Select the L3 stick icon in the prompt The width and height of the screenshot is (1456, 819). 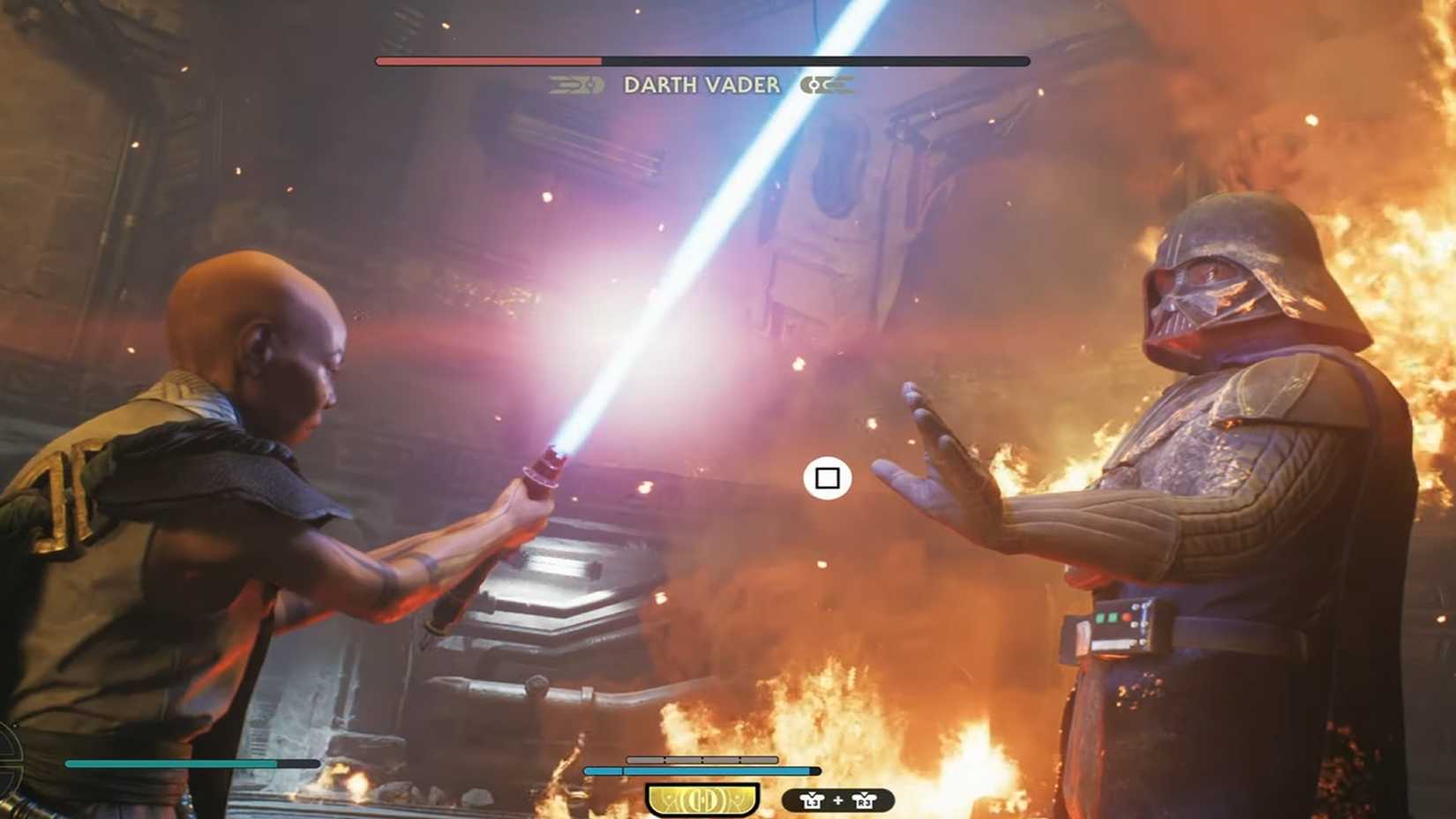click(x=813, y=800)
